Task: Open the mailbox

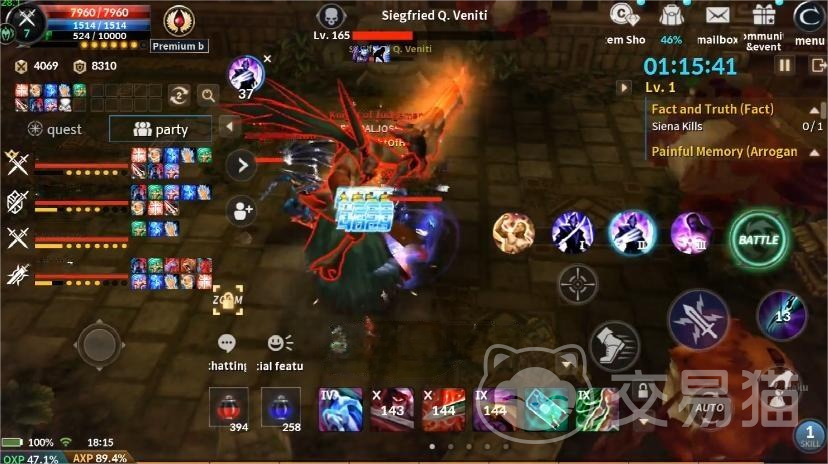Action: pos(717,18)
